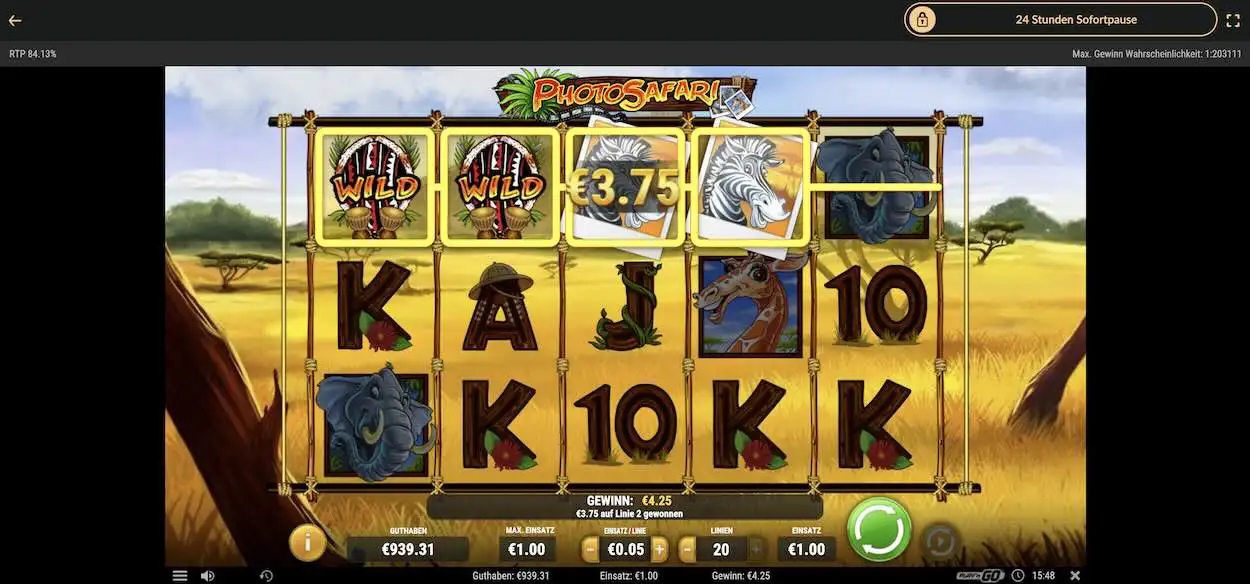Set the Max. Einsatz bet
Image resolution: width=1250 pixels, height=584 pixels.
click(x=527, y=549)
